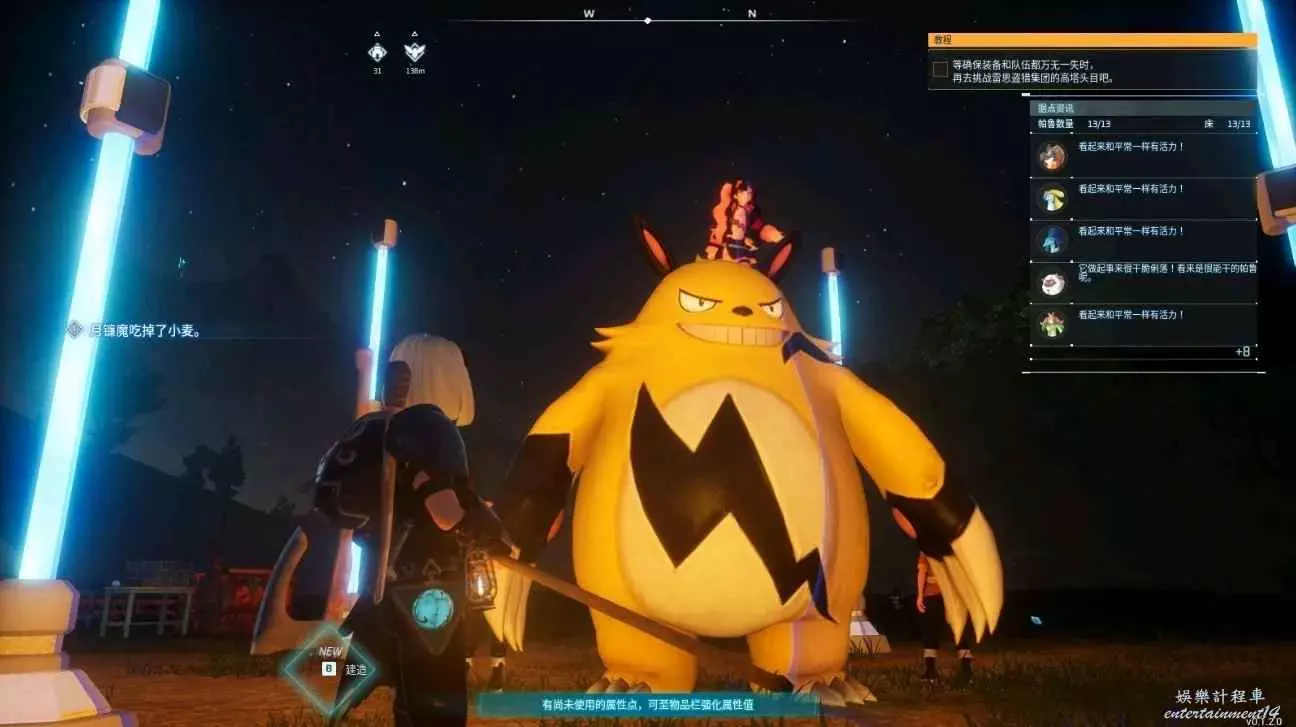Screen dimensions: 1296x727
Task: Expand the +8 remaining Pals indicator
Action: pyautogui.click(x=1242, y=352)
